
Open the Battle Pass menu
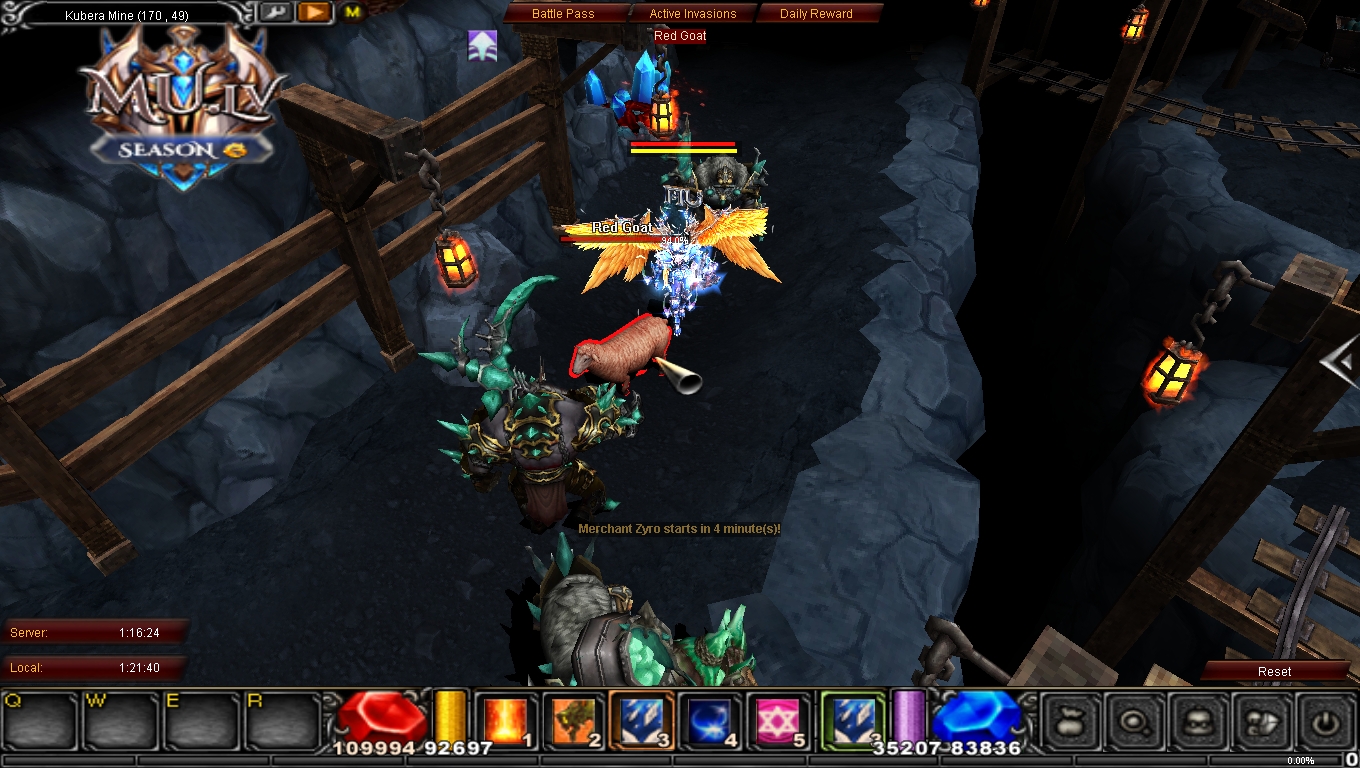tap(566, 13)
